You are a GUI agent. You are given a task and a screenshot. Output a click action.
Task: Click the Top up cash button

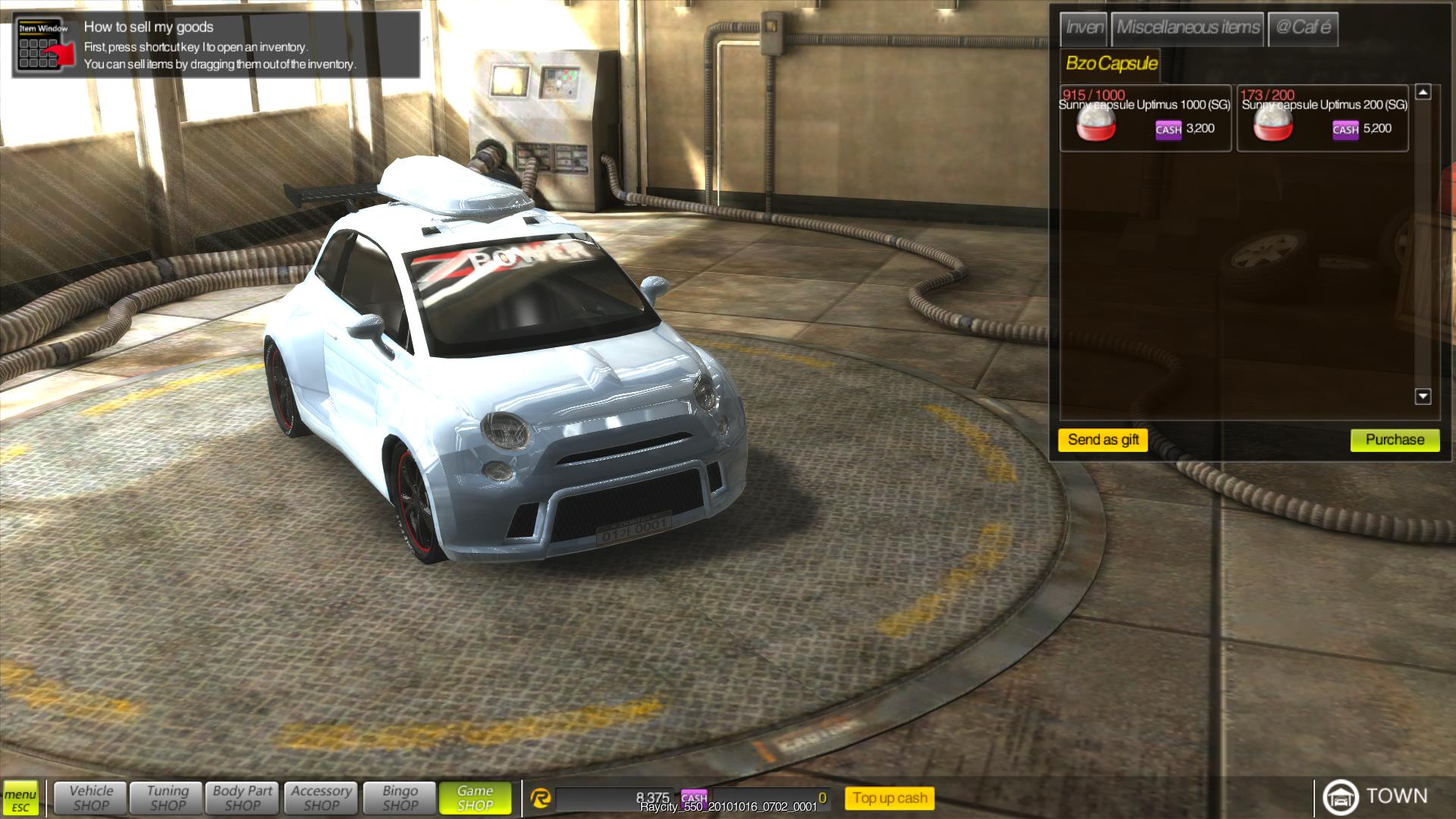[890, 798]
